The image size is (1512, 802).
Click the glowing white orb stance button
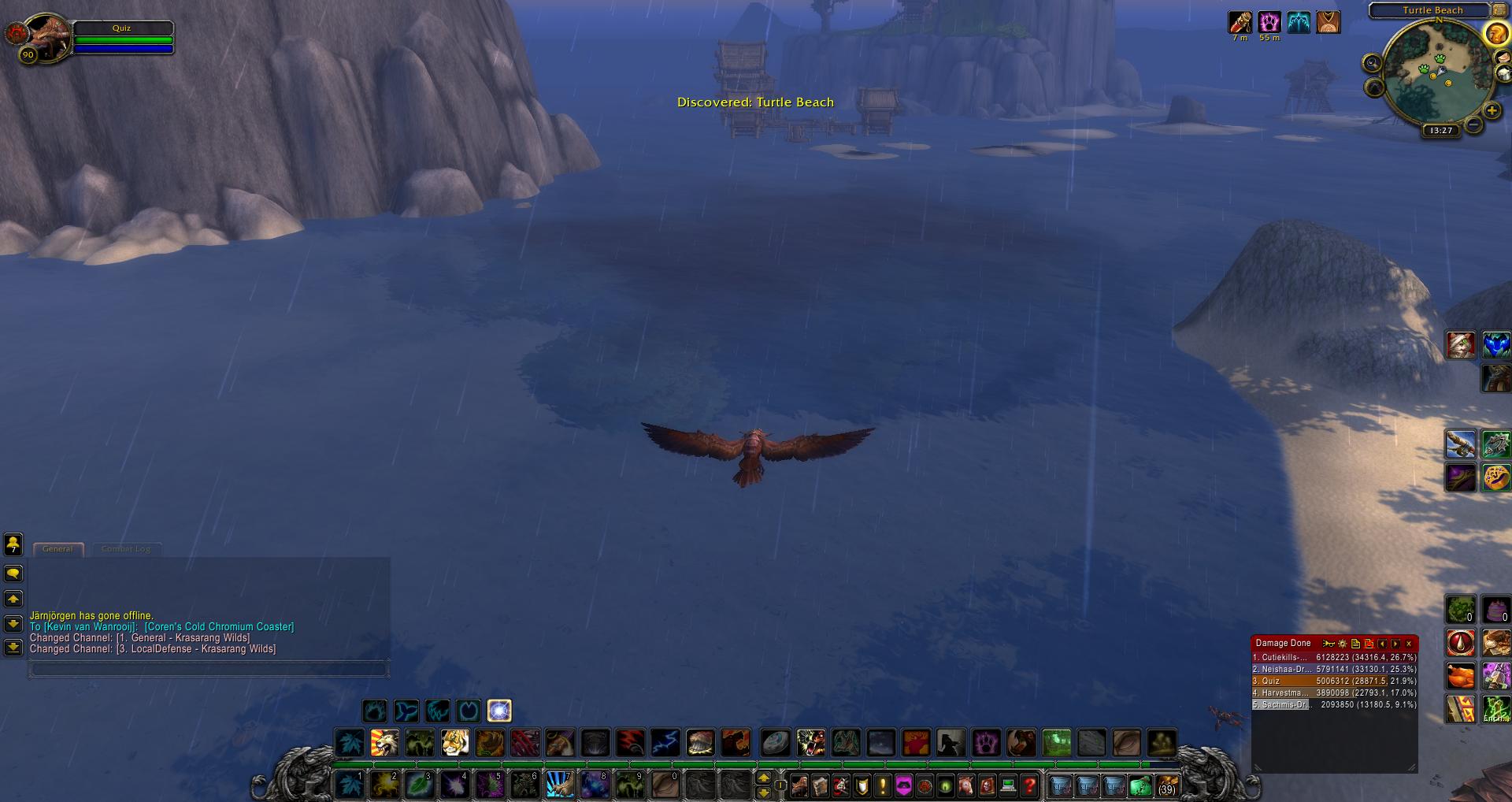tap(499, 711)
